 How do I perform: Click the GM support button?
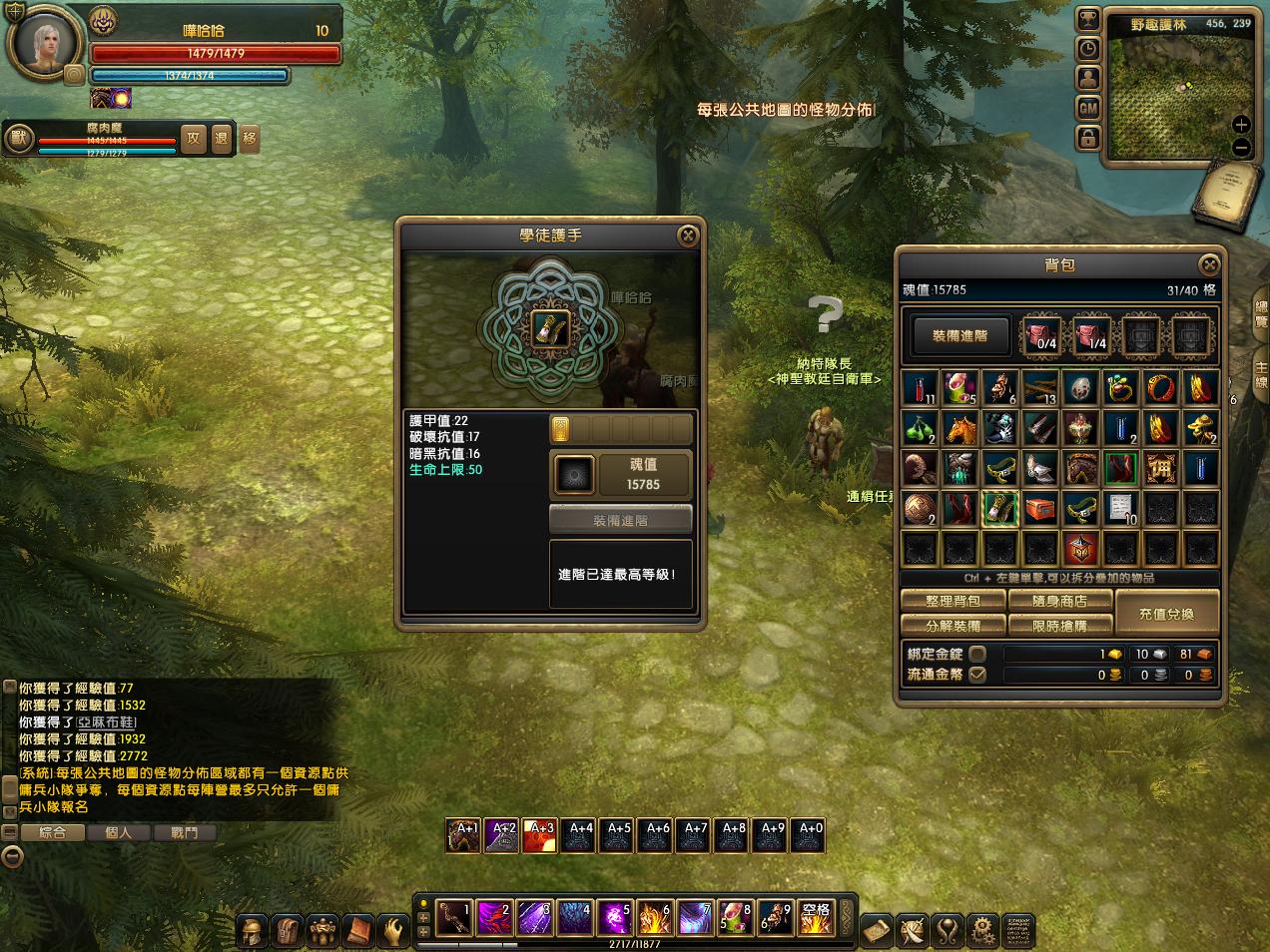click(1088, 107)
